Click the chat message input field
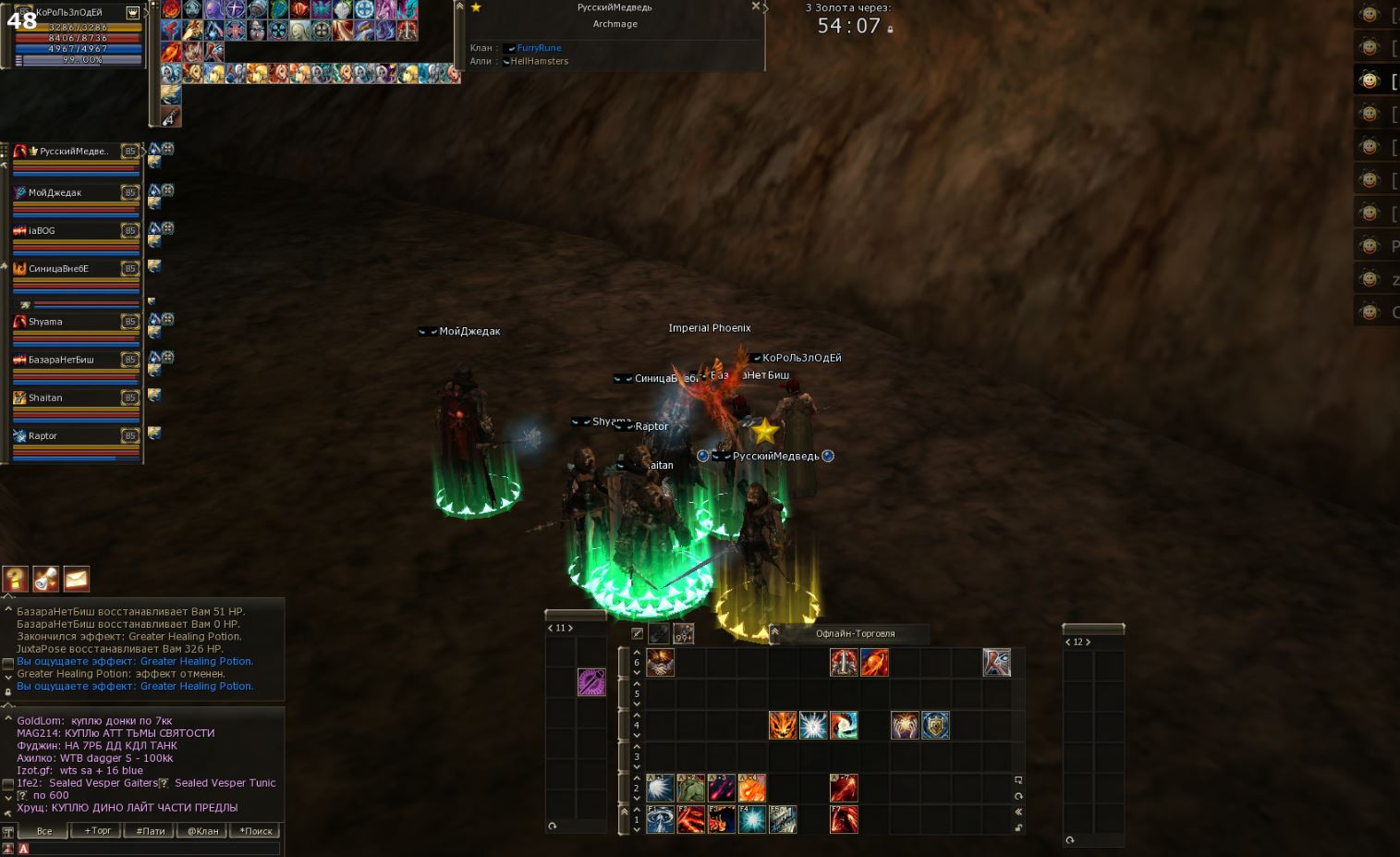The width and height of the screenshot is (1400, 857). (x=148, y=848)
